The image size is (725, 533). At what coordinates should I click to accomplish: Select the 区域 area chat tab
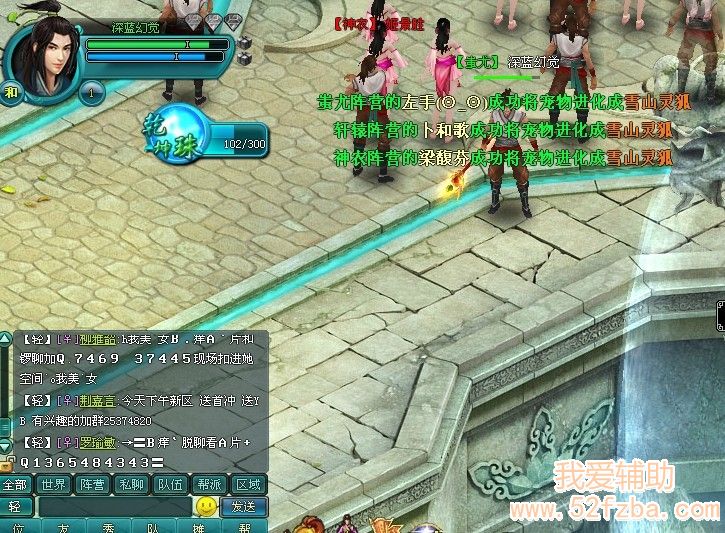[x=248, y=484]
